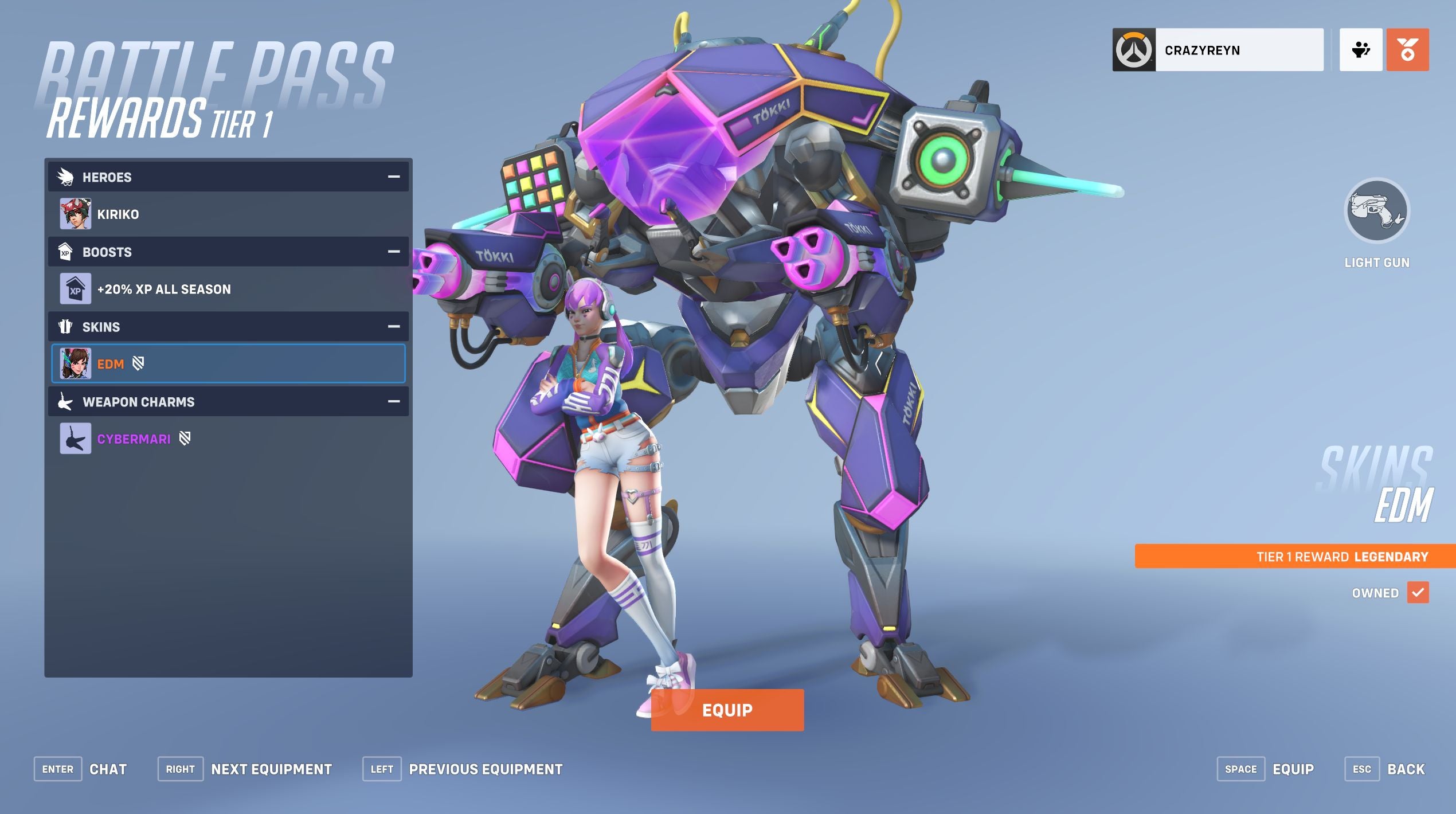The image size is (1456, 814).
Task: Collapse the BOOSTS section
Action: [x=393, y=251]
